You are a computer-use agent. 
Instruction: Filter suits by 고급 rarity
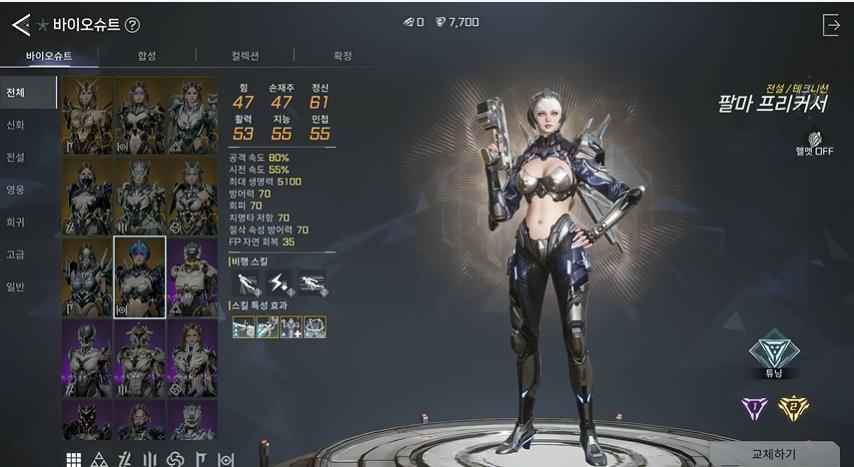16,254
